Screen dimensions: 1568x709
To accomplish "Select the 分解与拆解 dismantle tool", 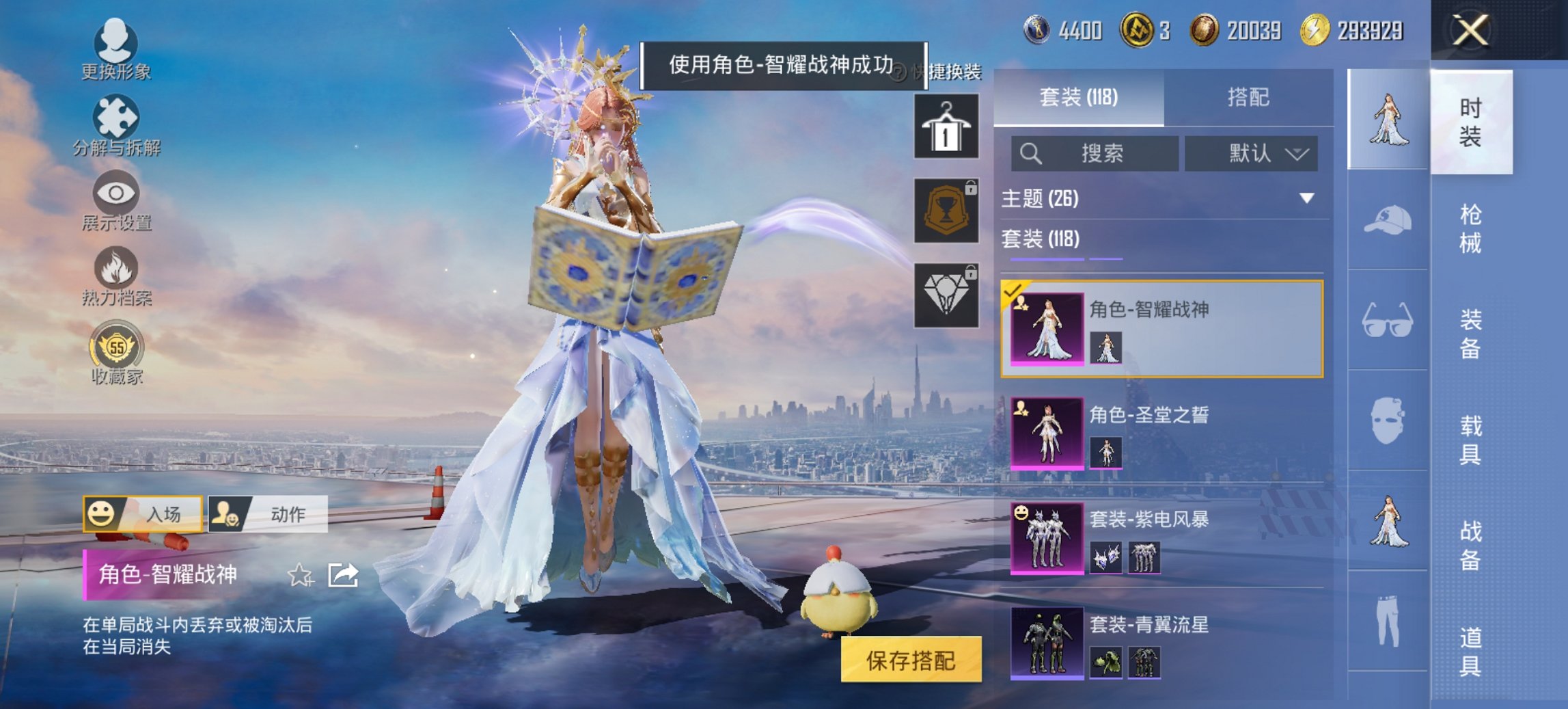I will pos(116,123).
